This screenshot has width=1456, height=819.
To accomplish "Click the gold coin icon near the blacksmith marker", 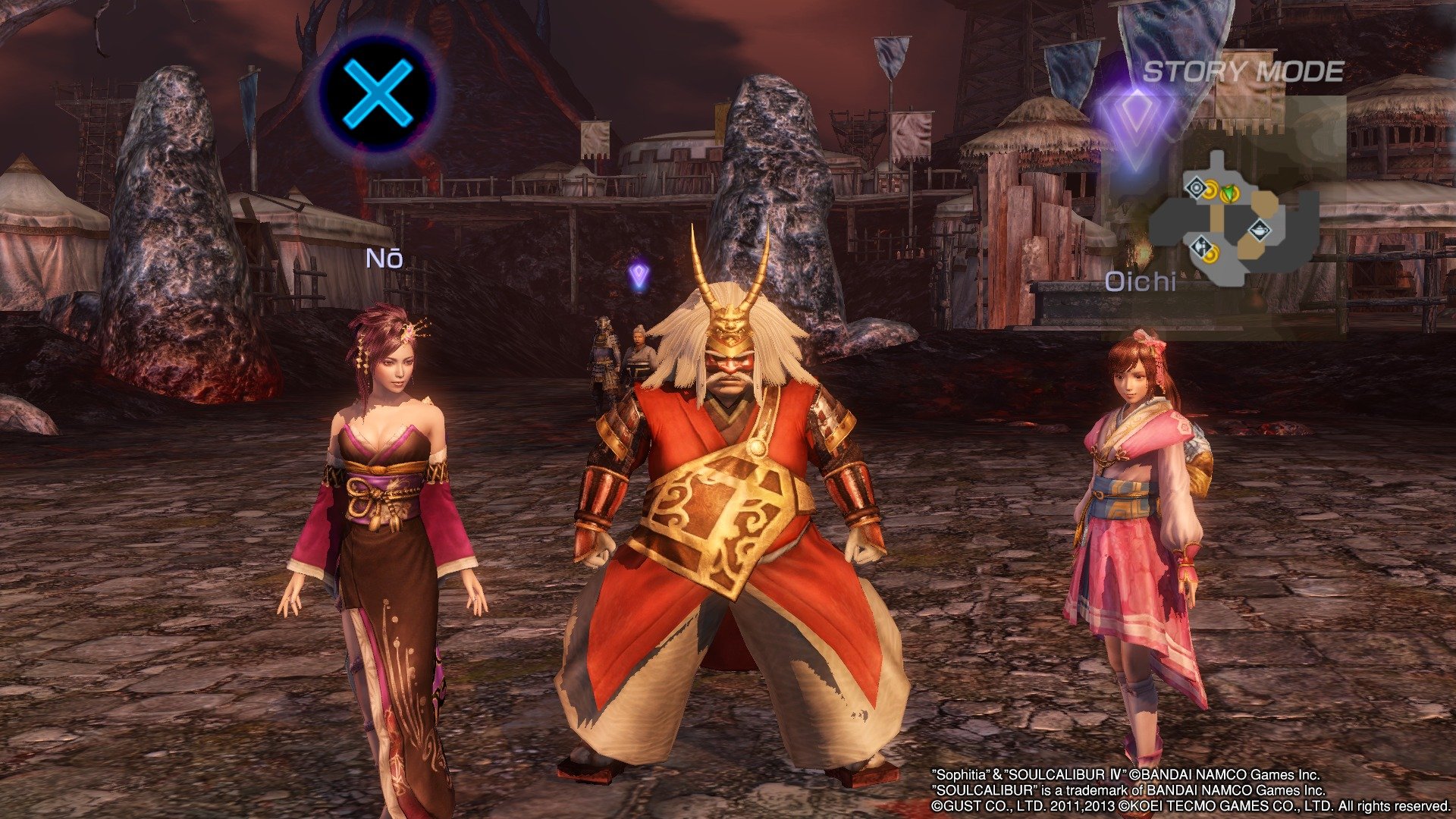I will click(x=1212, y=256).
